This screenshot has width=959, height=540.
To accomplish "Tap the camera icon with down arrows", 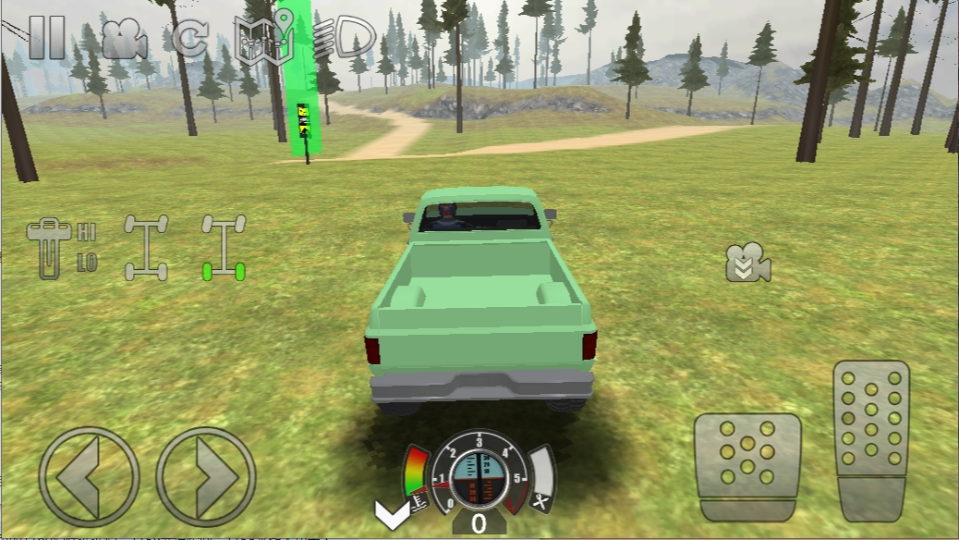I will 747,262.
